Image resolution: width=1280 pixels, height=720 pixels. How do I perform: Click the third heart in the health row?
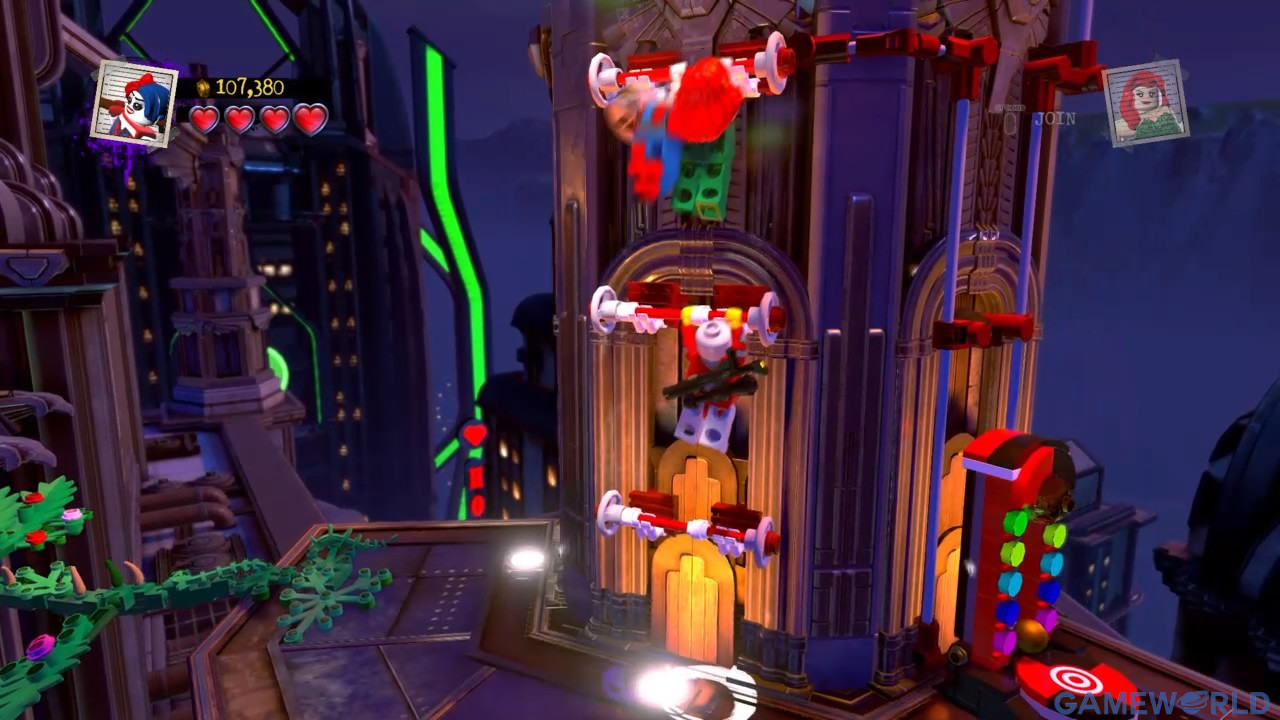(x=277, y=117)
